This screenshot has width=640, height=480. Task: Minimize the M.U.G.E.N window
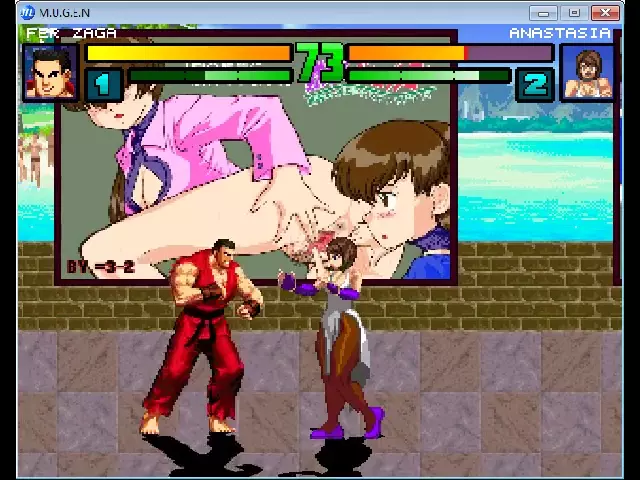[x=543, y=13]
